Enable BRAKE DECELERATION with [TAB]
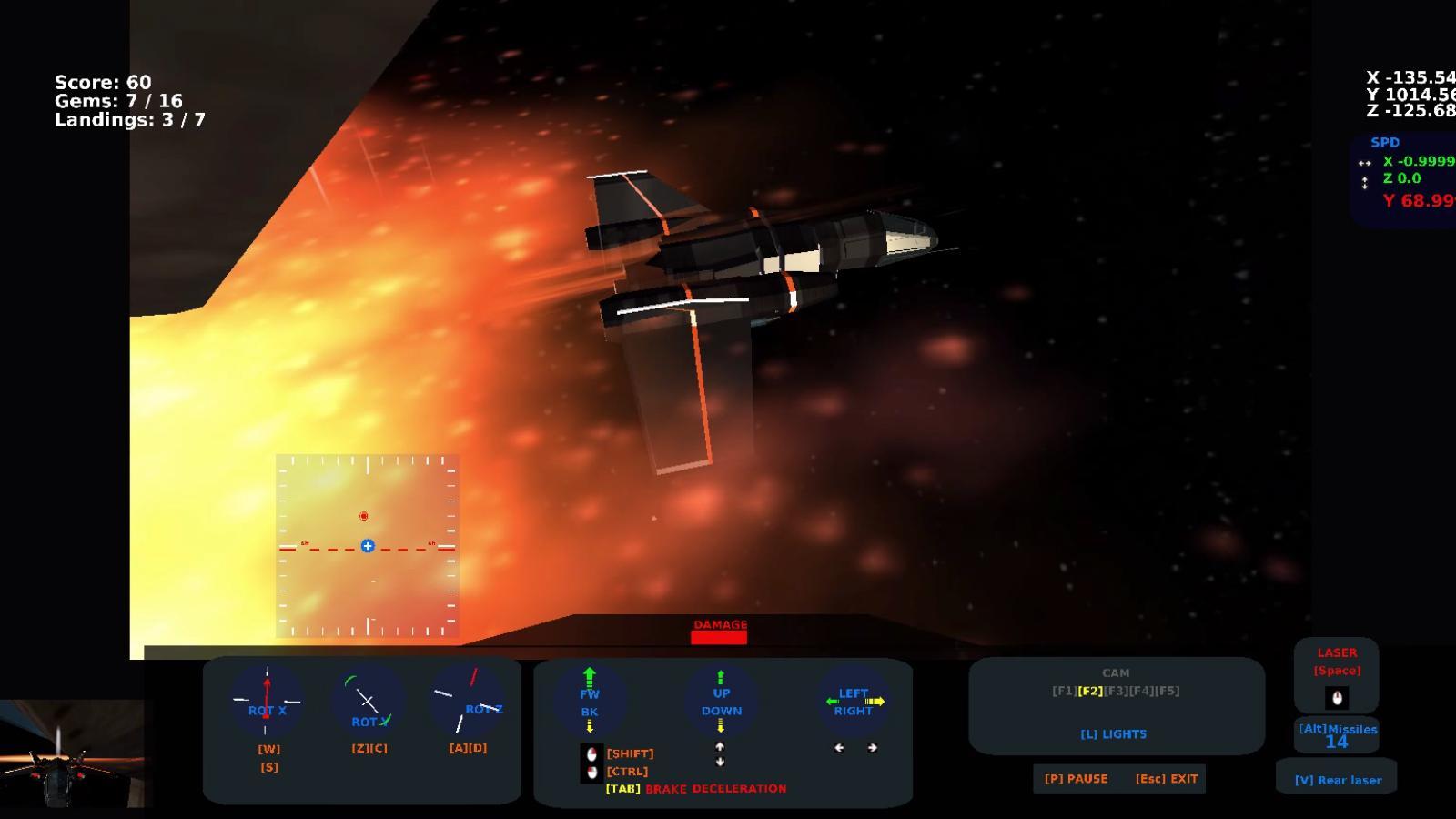Image resolution: width=1456 pixels, height=819 pixels. [622, 789]
